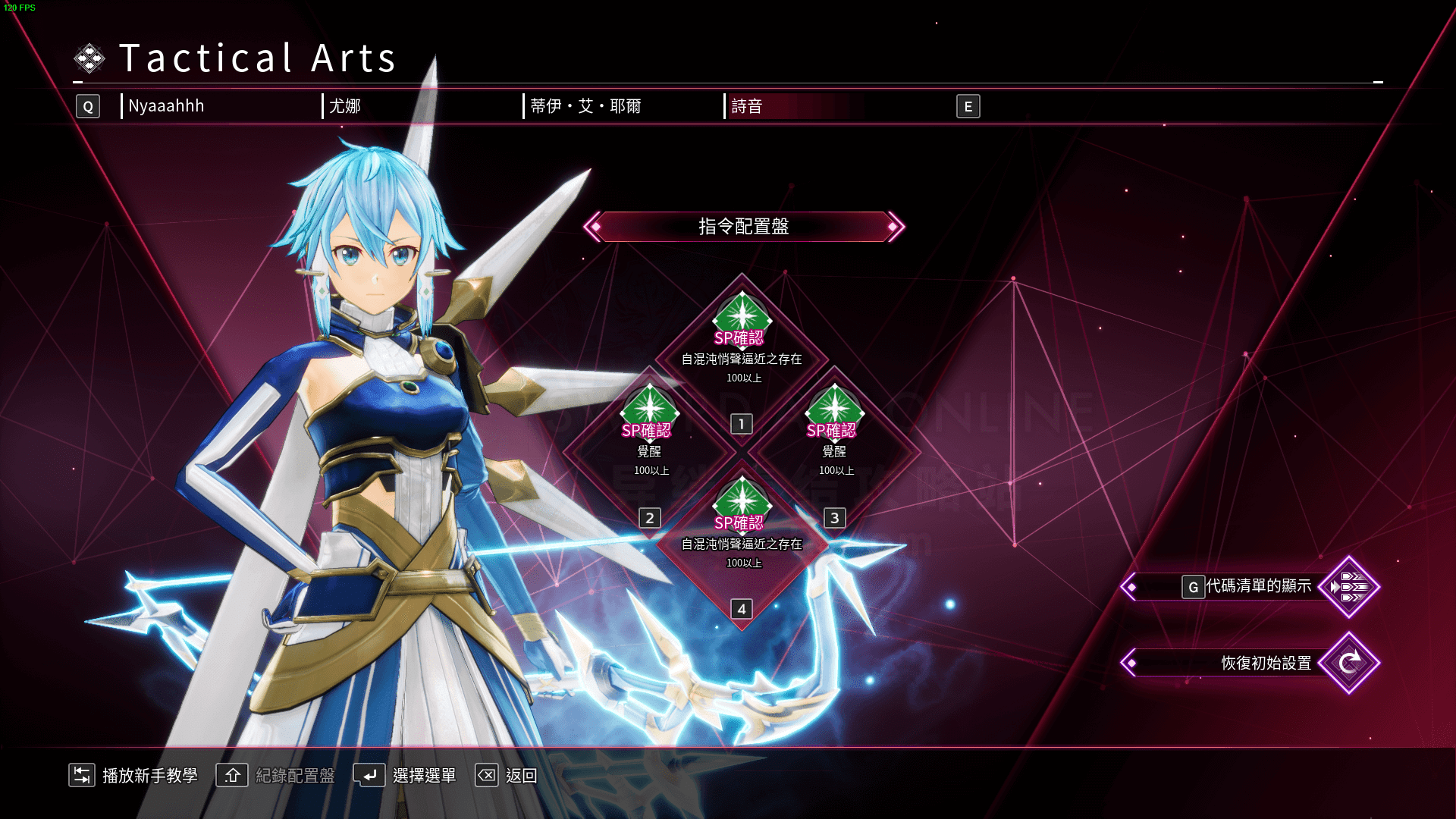Choose the 詩音 character tab
Screen dimensions: 1456x819
[x=747, y=106]
